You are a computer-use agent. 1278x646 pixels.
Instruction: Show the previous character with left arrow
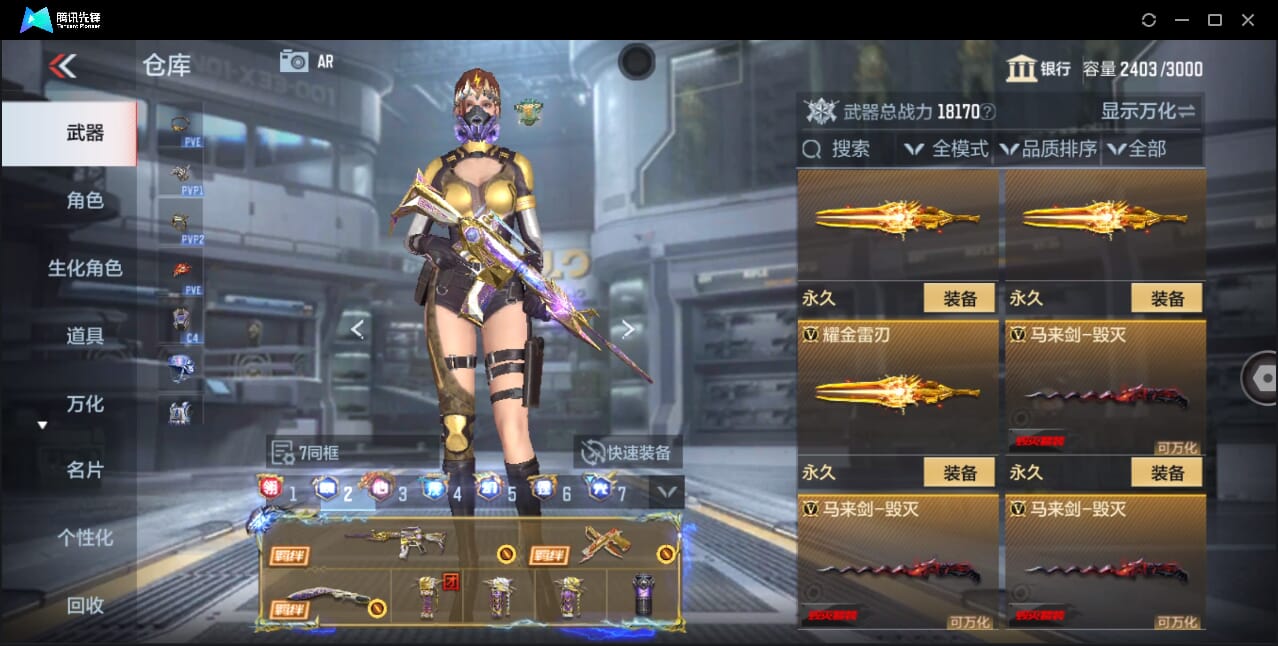point(357,329)
